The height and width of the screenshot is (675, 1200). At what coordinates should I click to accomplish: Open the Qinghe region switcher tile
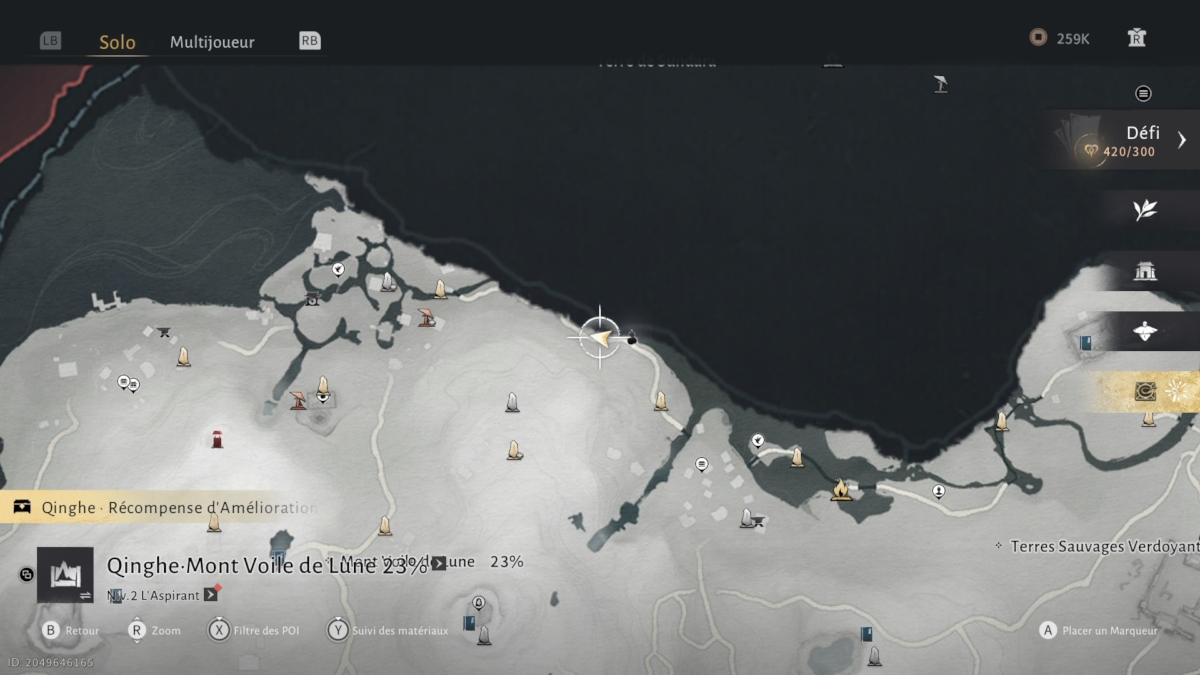(x=65, y=574)
